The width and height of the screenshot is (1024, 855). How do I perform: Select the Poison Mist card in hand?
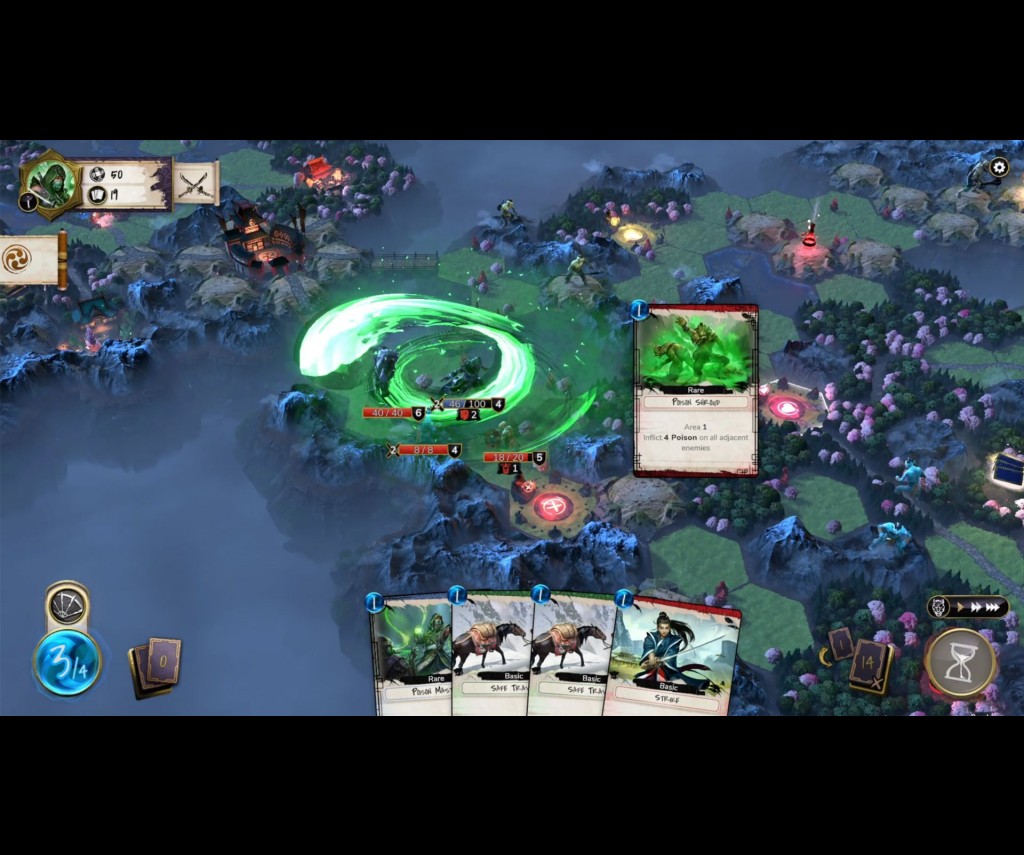click(x=410, y=655)
